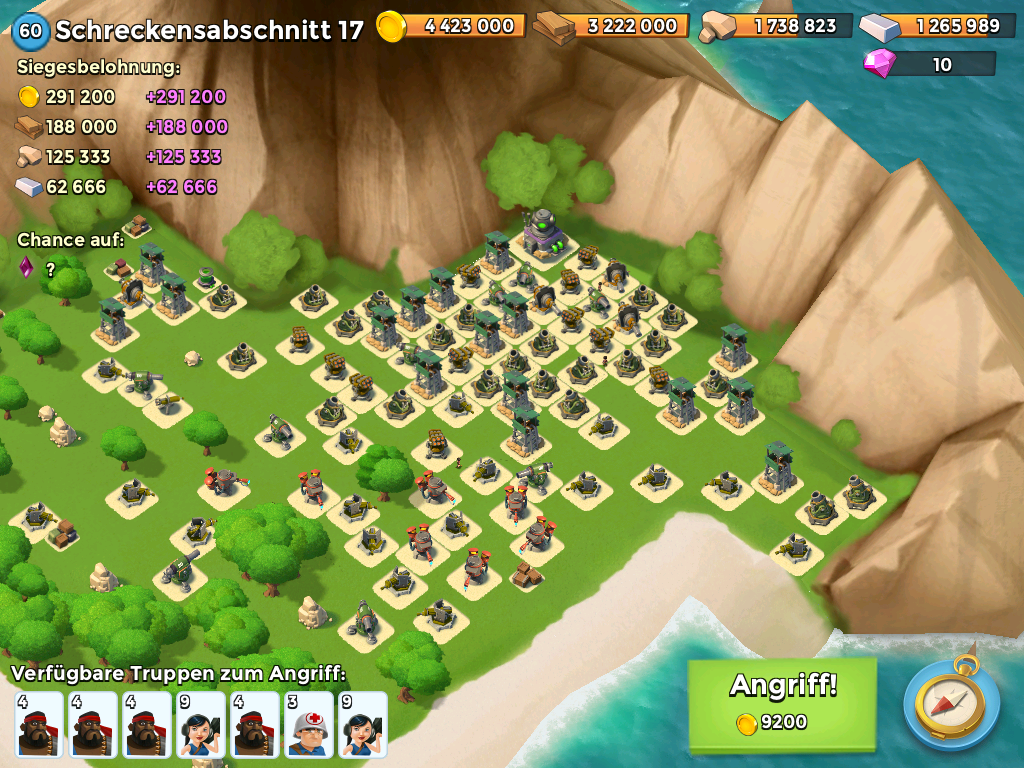Tap the compass to return to map
Viewport: 1024px width, 768px height.
pos(951,703)
